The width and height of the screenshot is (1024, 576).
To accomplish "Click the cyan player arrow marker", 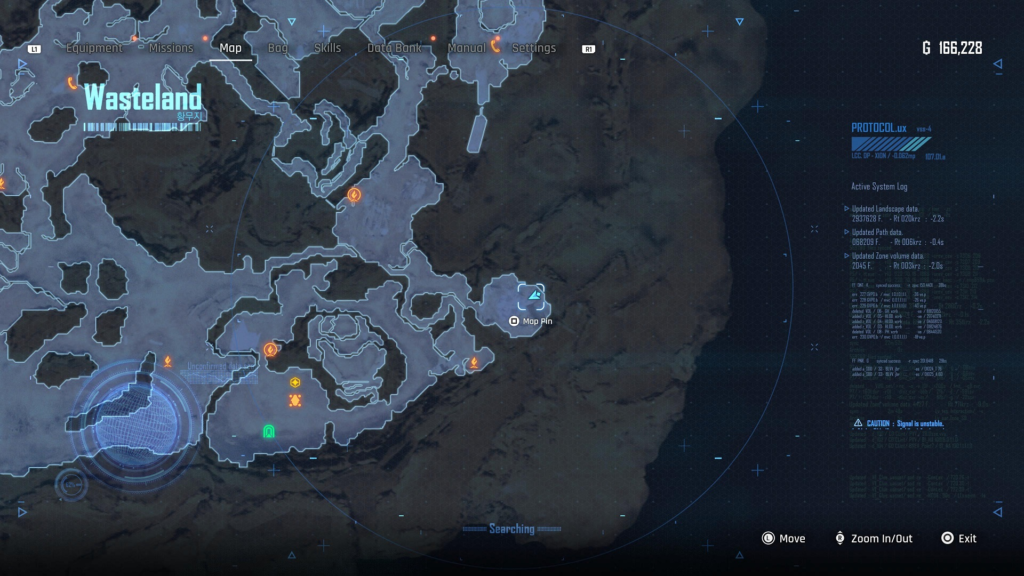I will [534, 295].
